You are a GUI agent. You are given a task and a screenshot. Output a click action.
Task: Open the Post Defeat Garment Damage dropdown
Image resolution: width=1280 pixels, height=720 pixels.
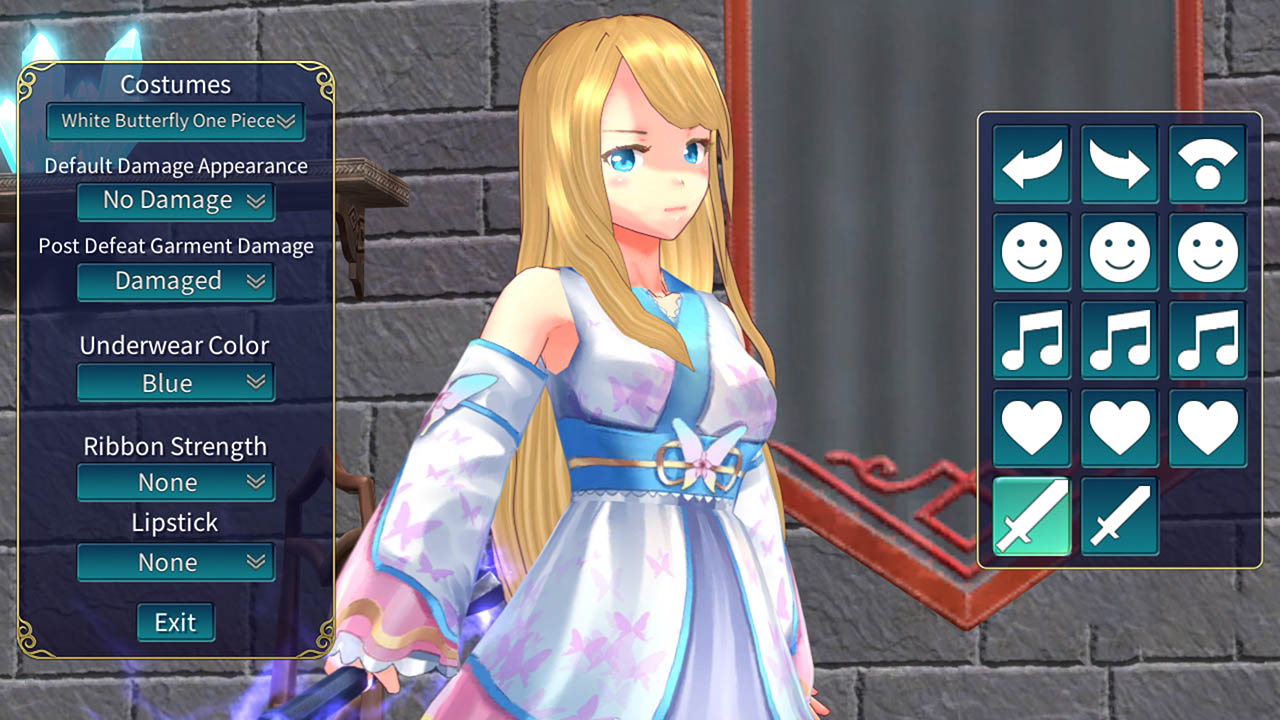[176, 281]
